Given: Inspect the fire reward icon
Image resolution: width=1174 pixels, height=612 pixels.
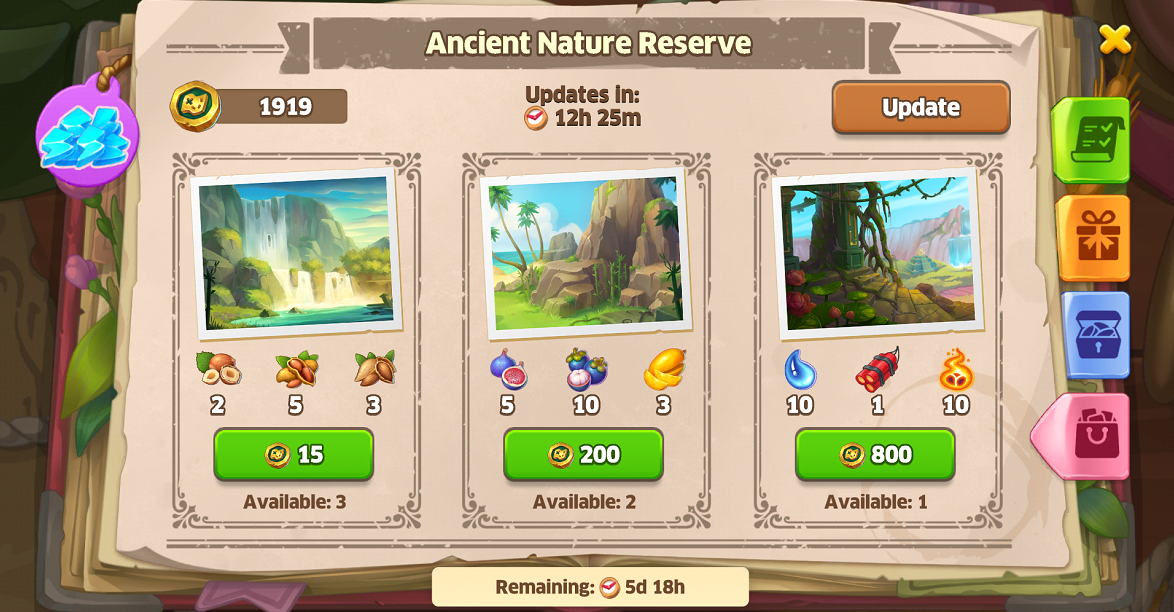Looking at the screenshot, I should 955,370.
